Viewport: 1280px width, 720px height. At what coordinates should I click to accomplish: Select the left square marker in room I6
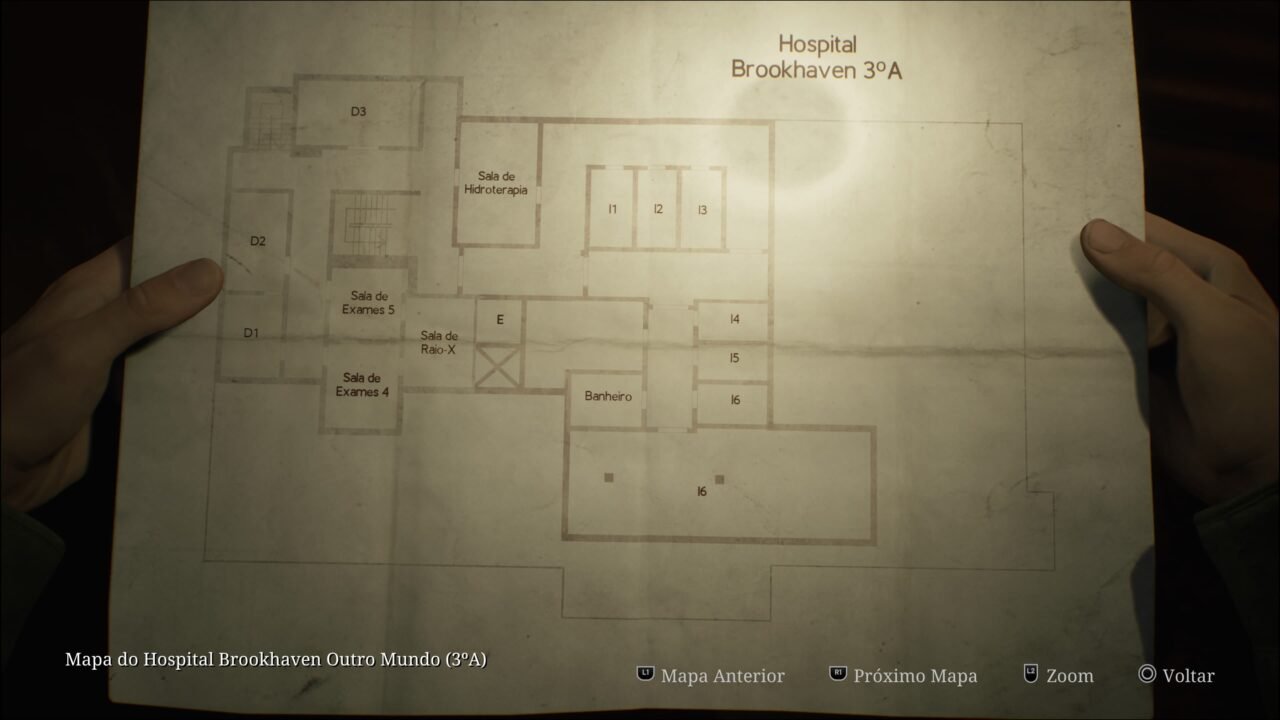[x=607, y=477]
